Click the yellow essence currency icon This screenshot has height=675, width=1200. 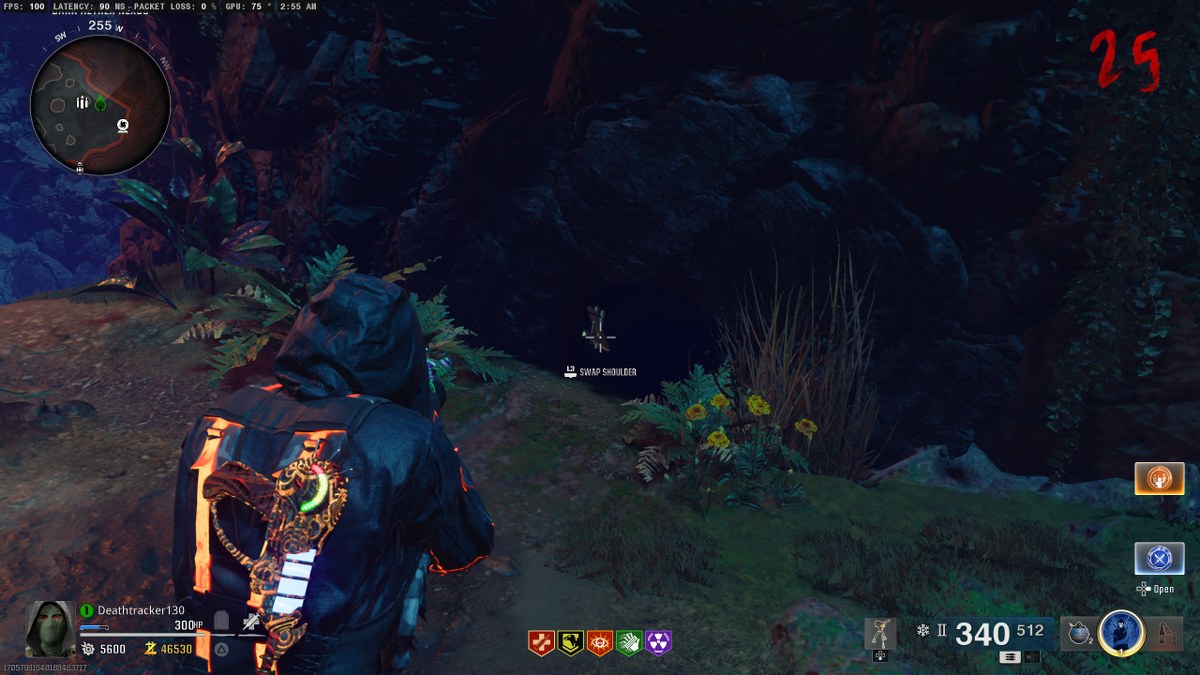(152, 649)
